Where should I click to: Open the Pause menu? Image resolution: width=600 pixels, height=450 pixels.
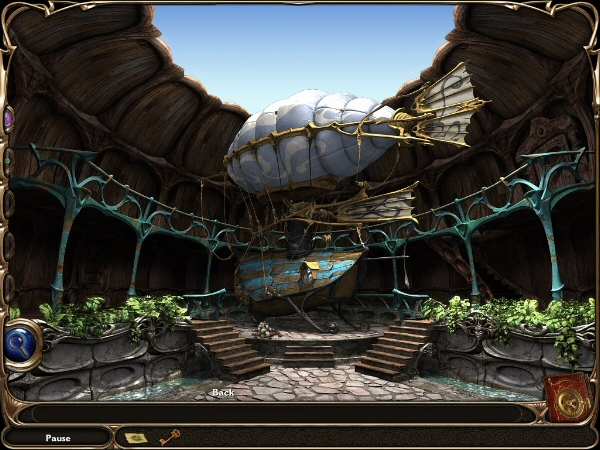[x=57, y=438]
